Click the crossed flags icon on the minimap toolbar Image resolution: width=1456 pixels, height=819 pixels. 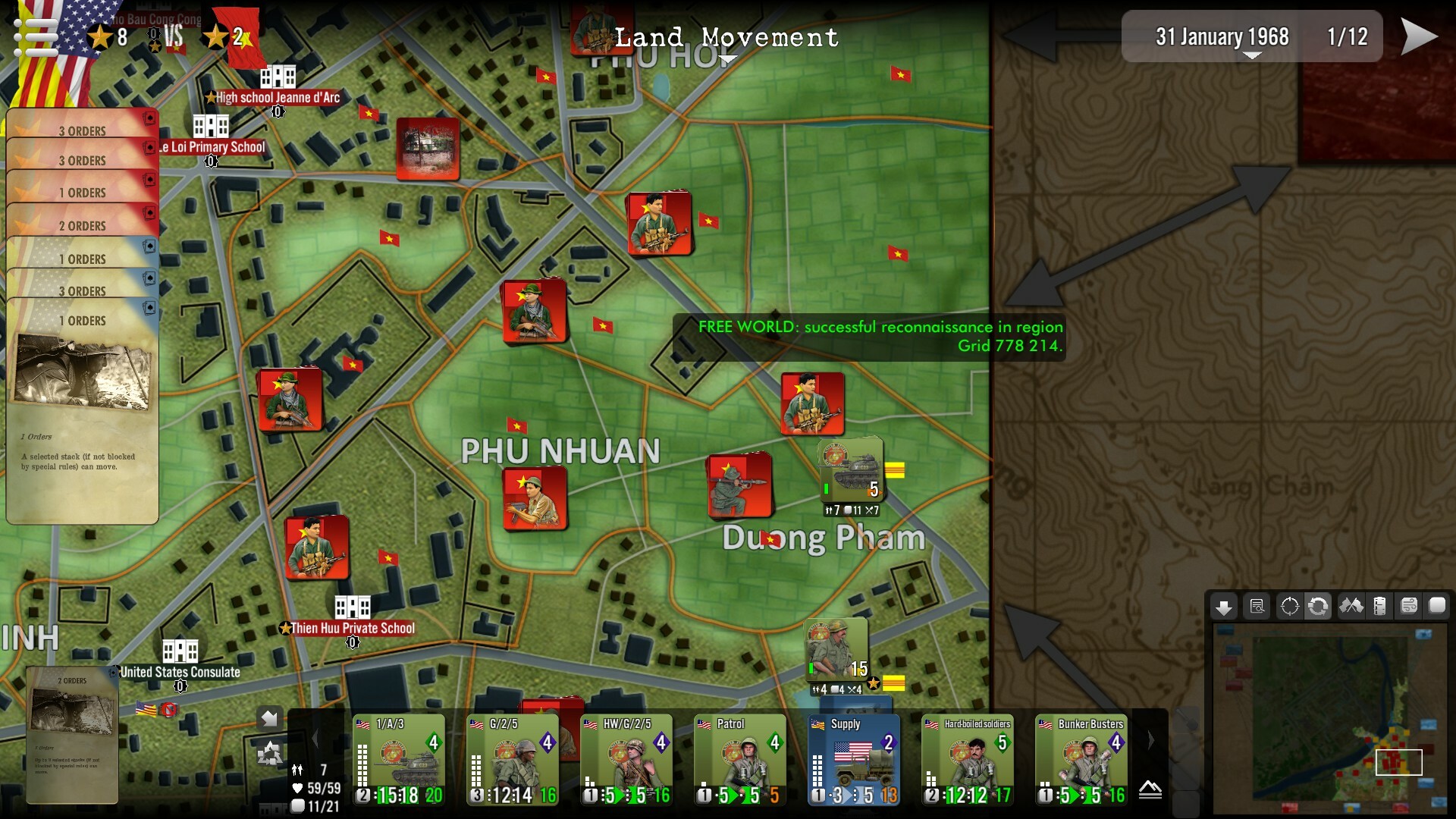coord(1351,607)
